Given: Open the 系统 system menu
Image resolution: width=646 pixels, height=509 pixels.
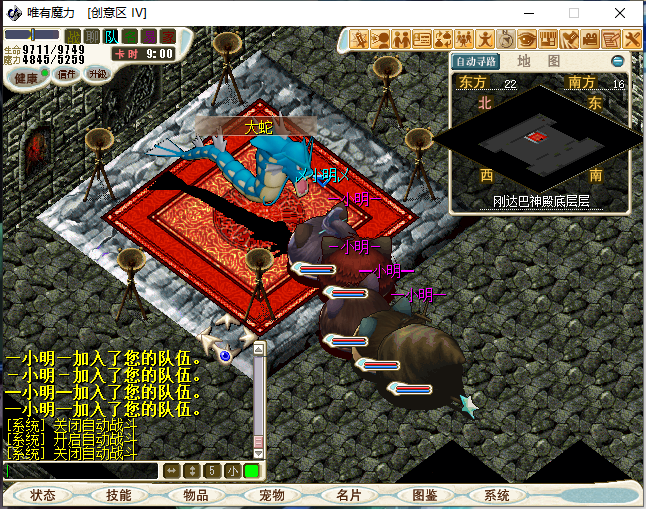Looking at the screenshot, I should coord(497,495).
